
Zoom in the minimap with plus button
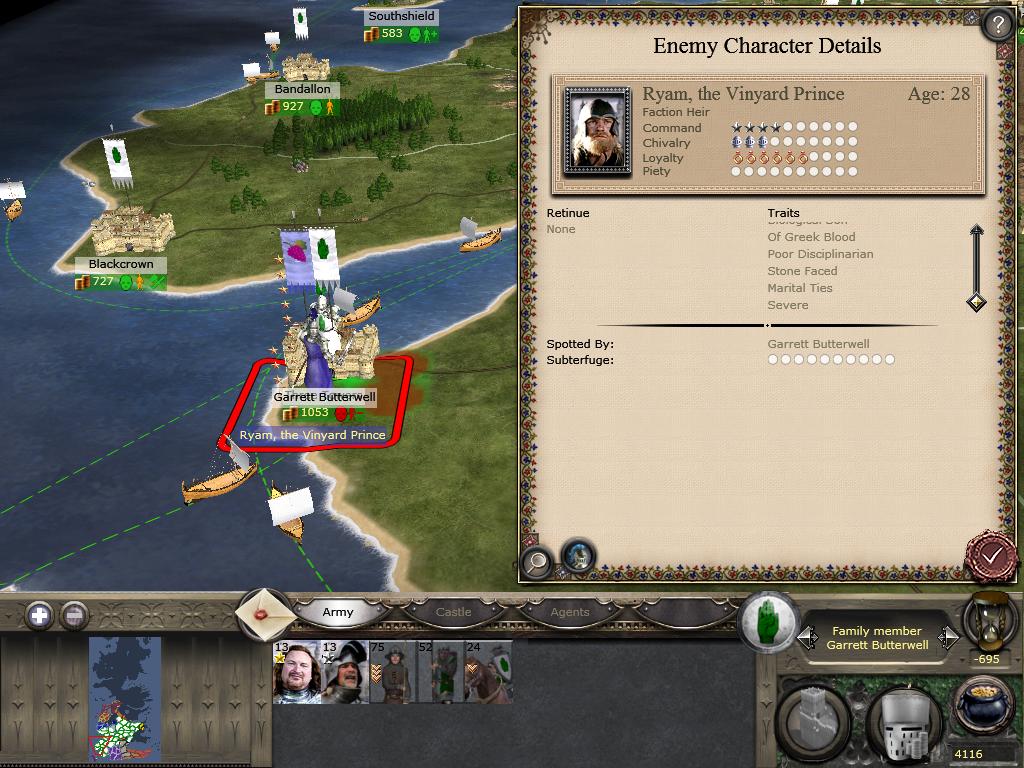(x=39, y=615)
